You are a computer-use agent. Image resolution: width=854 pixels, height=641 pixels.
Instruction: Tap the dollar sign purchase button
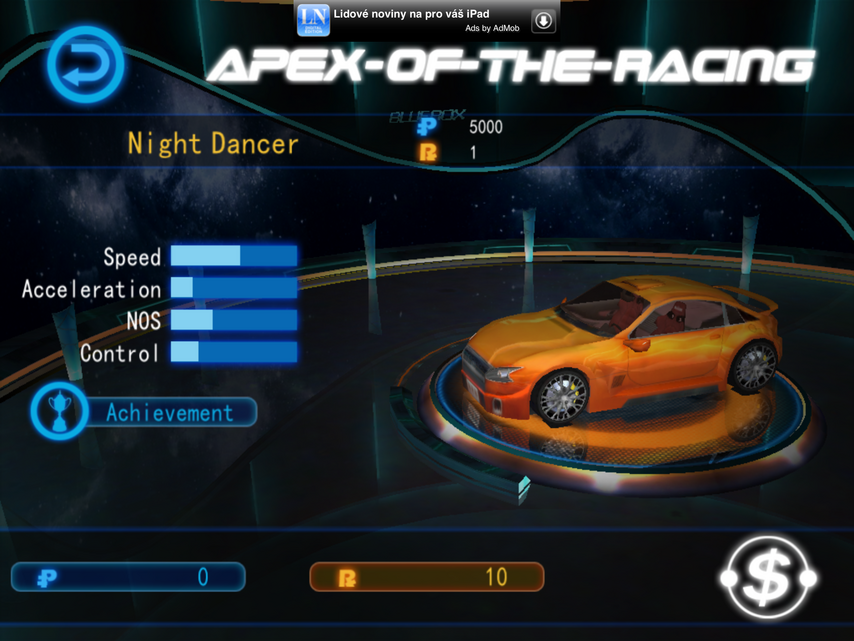[768, 577]
